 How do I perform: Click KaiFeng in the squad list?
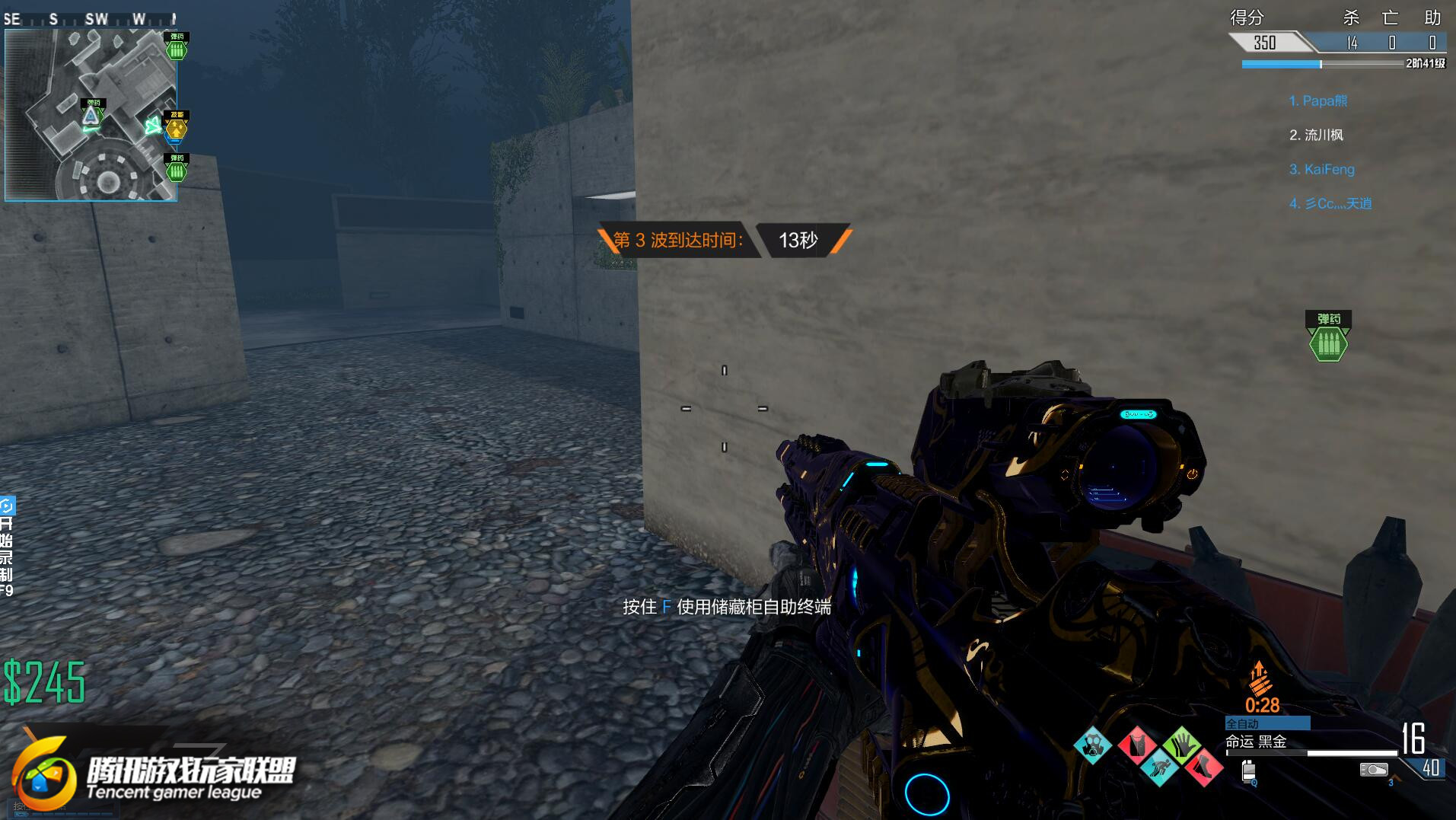pyautogui.click(x=1321, y=169)
